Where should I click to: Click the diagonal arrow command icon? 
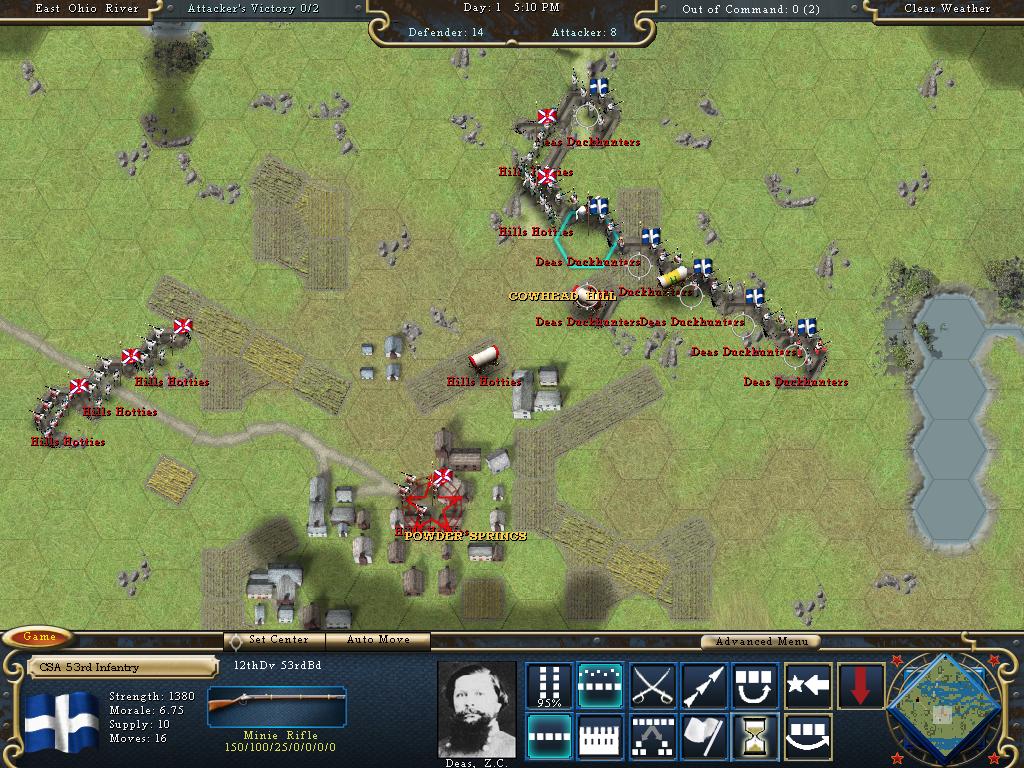point(705,686)
